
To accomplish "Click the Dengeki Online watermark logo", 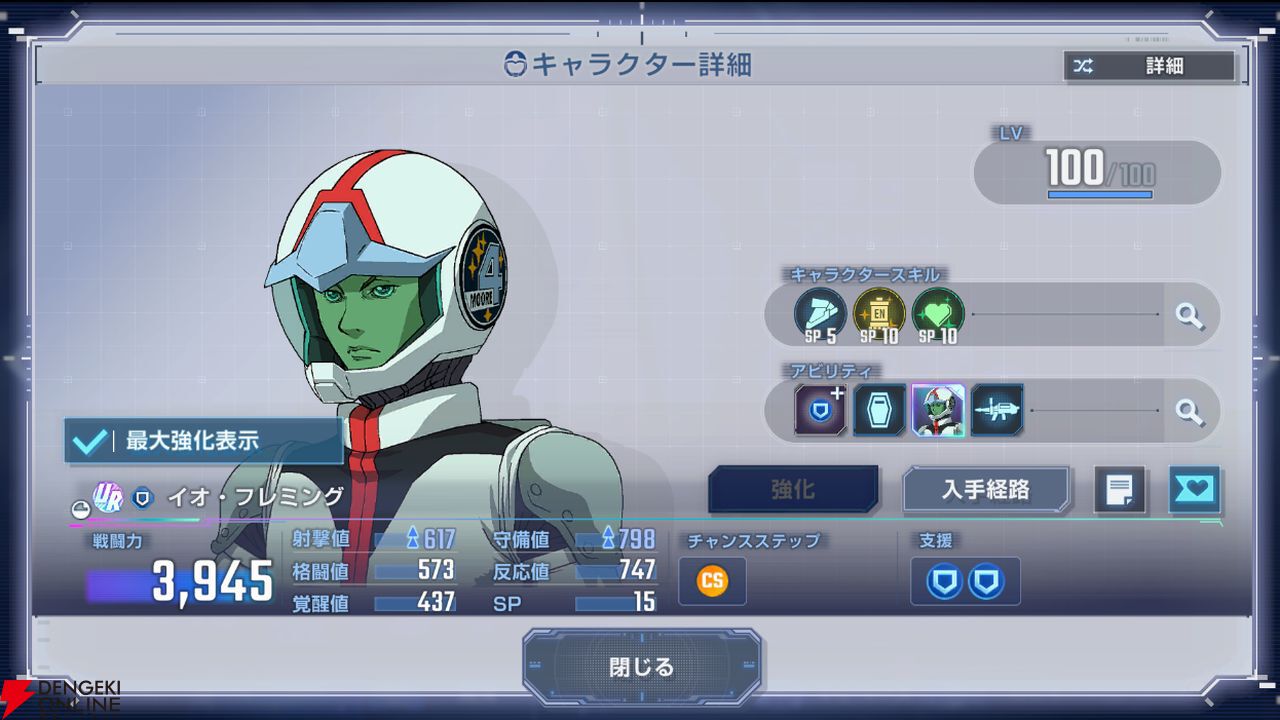I will [x=60, y=696].
